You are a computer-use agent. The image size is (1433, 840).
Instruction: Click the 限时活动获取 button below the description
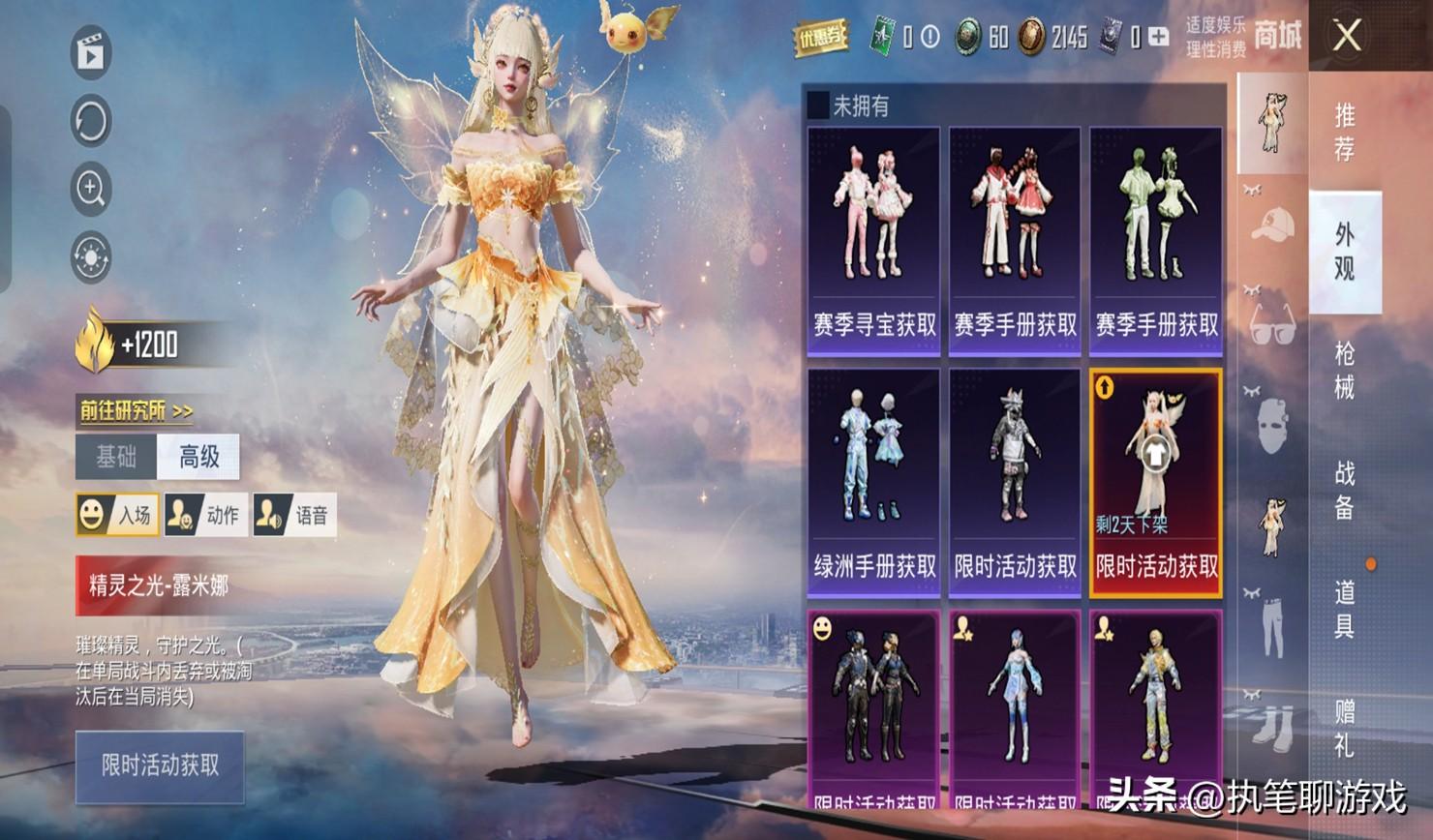point(160,766)
